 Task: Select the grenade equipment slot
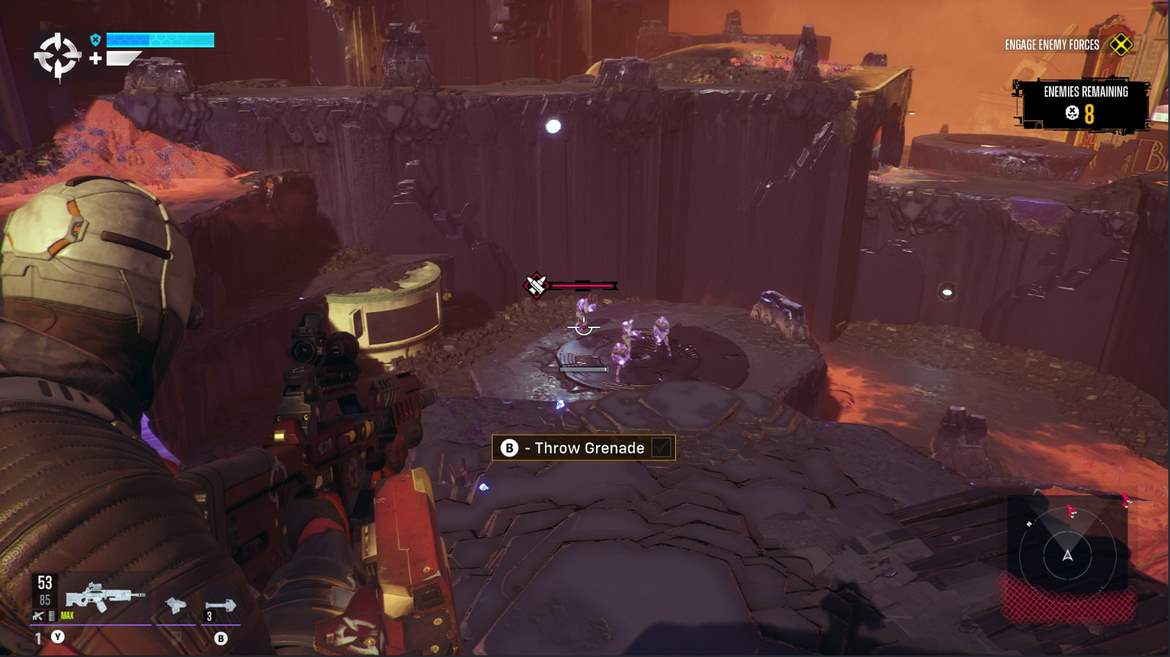click(220, 604)
